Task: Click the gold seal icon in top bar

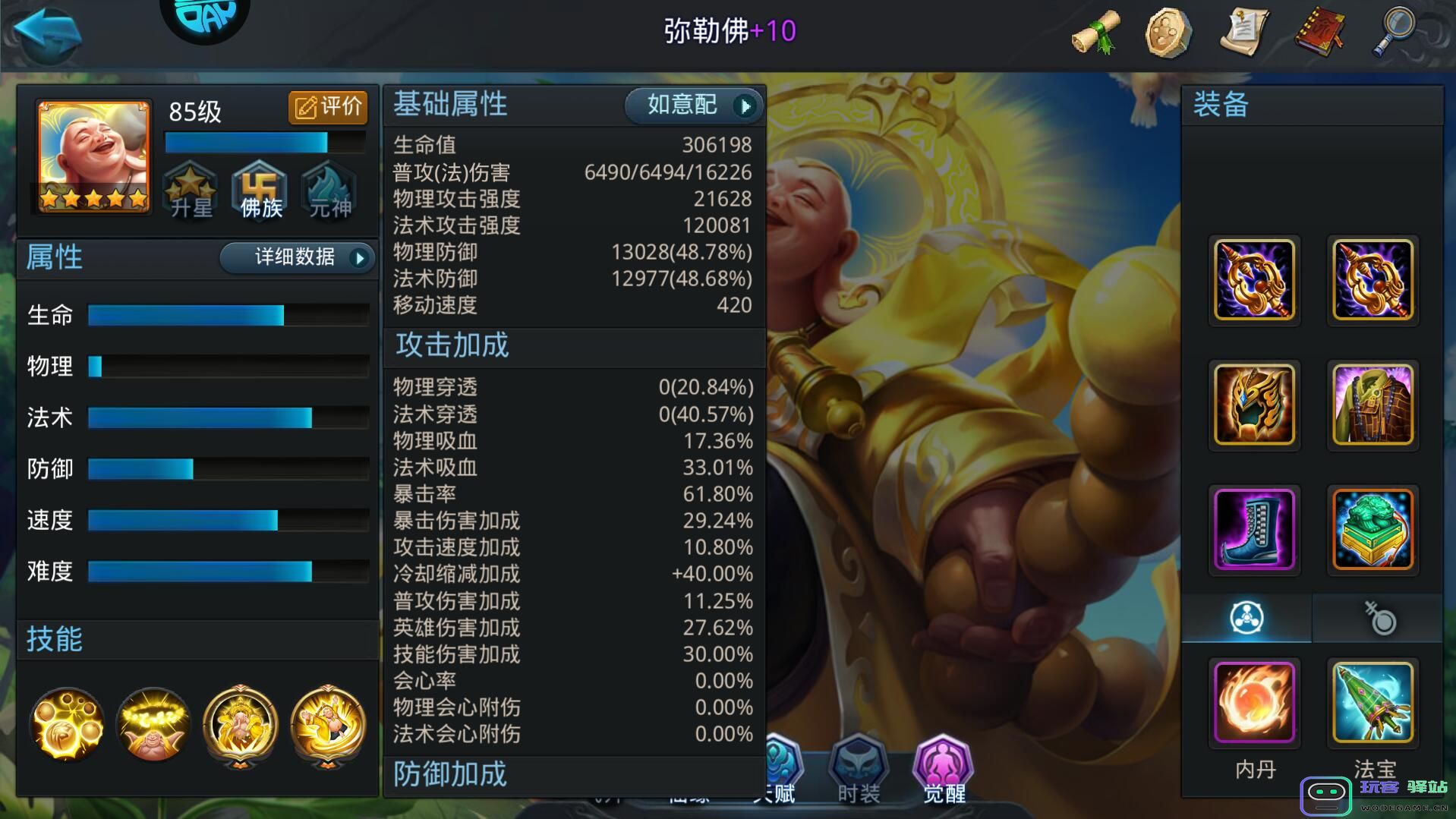Action: pos(1169,32)
